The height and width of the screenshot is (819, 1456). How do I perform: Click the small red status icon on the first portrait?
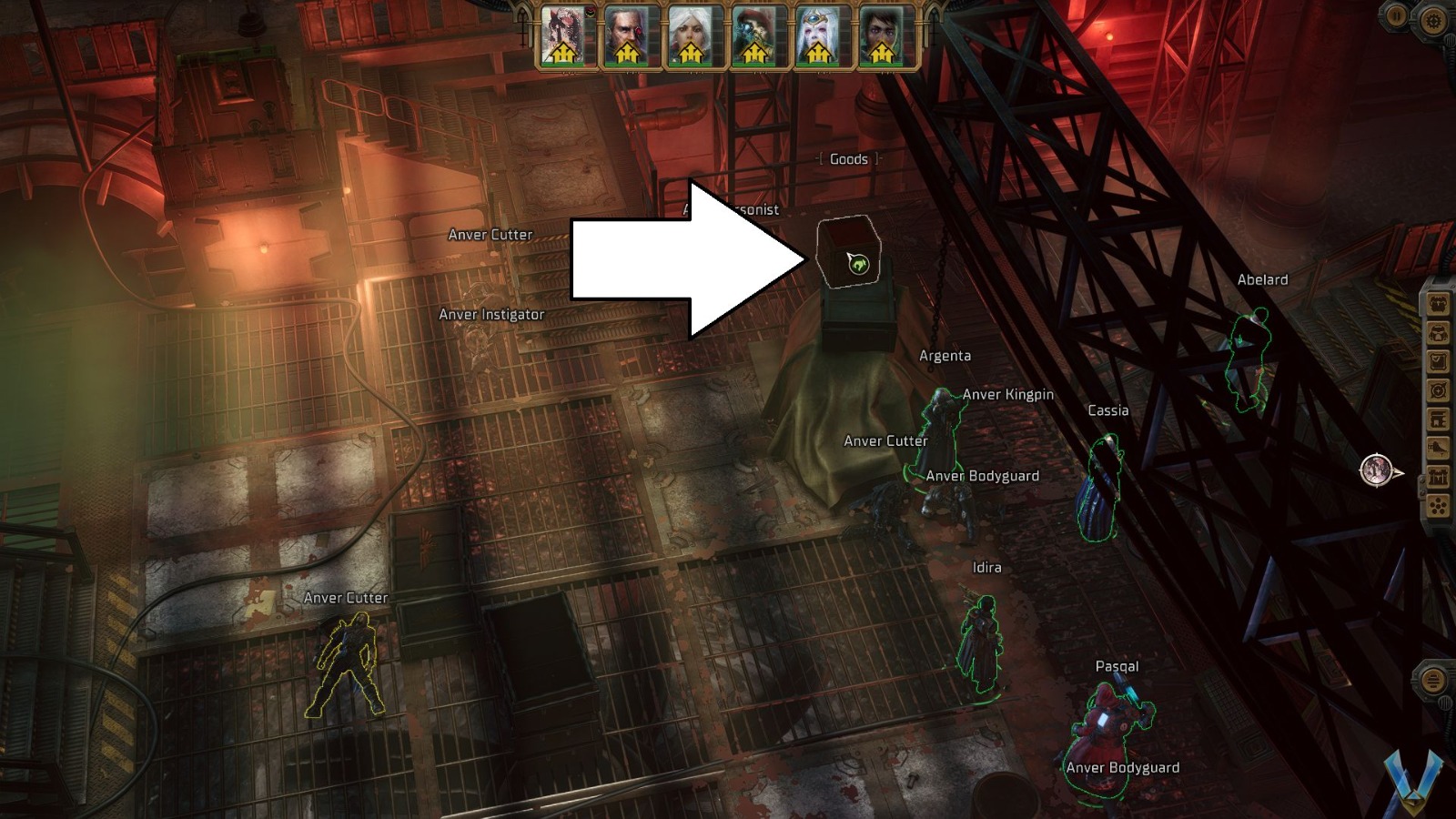click(590, 13)
